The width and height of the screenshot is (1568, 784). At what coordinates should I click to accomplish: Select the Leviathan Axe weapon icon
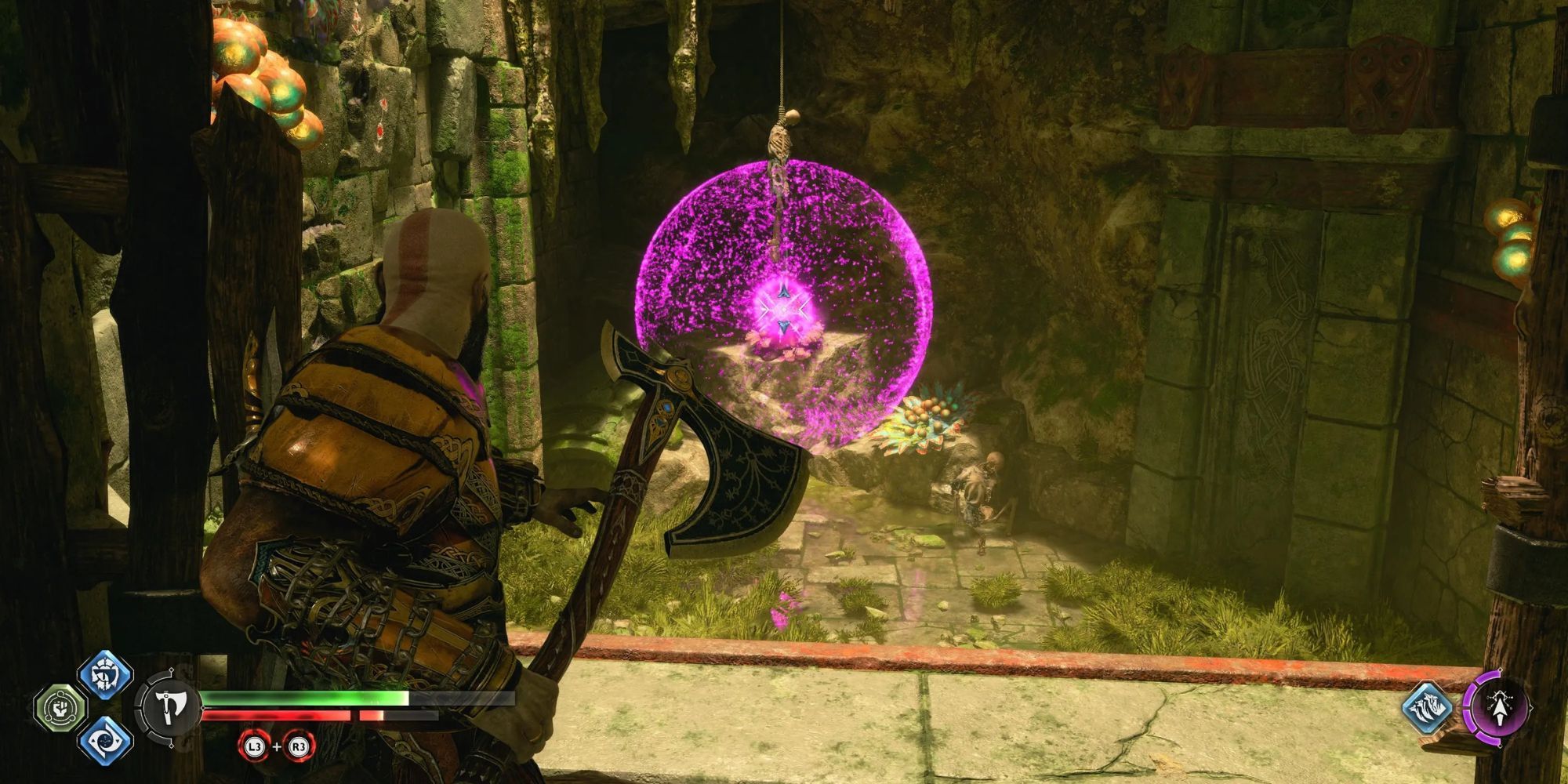pyautogui.click(x=166, y=707)
